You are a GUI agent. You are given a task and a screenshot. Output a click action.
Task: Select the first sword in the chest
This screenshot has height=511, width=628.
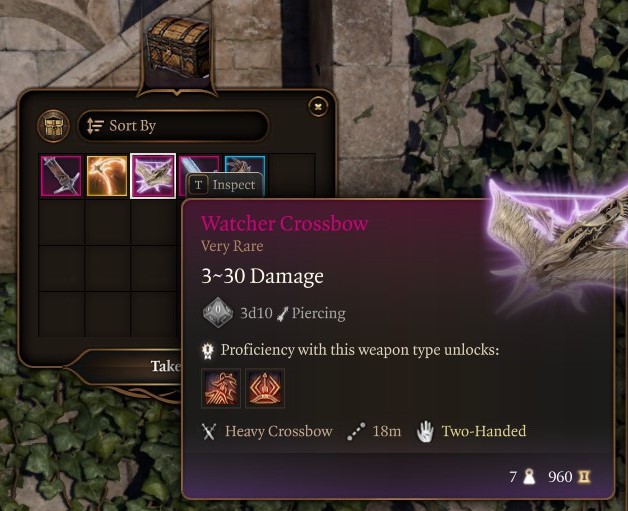pyautogui.click(x=61, y=176)
